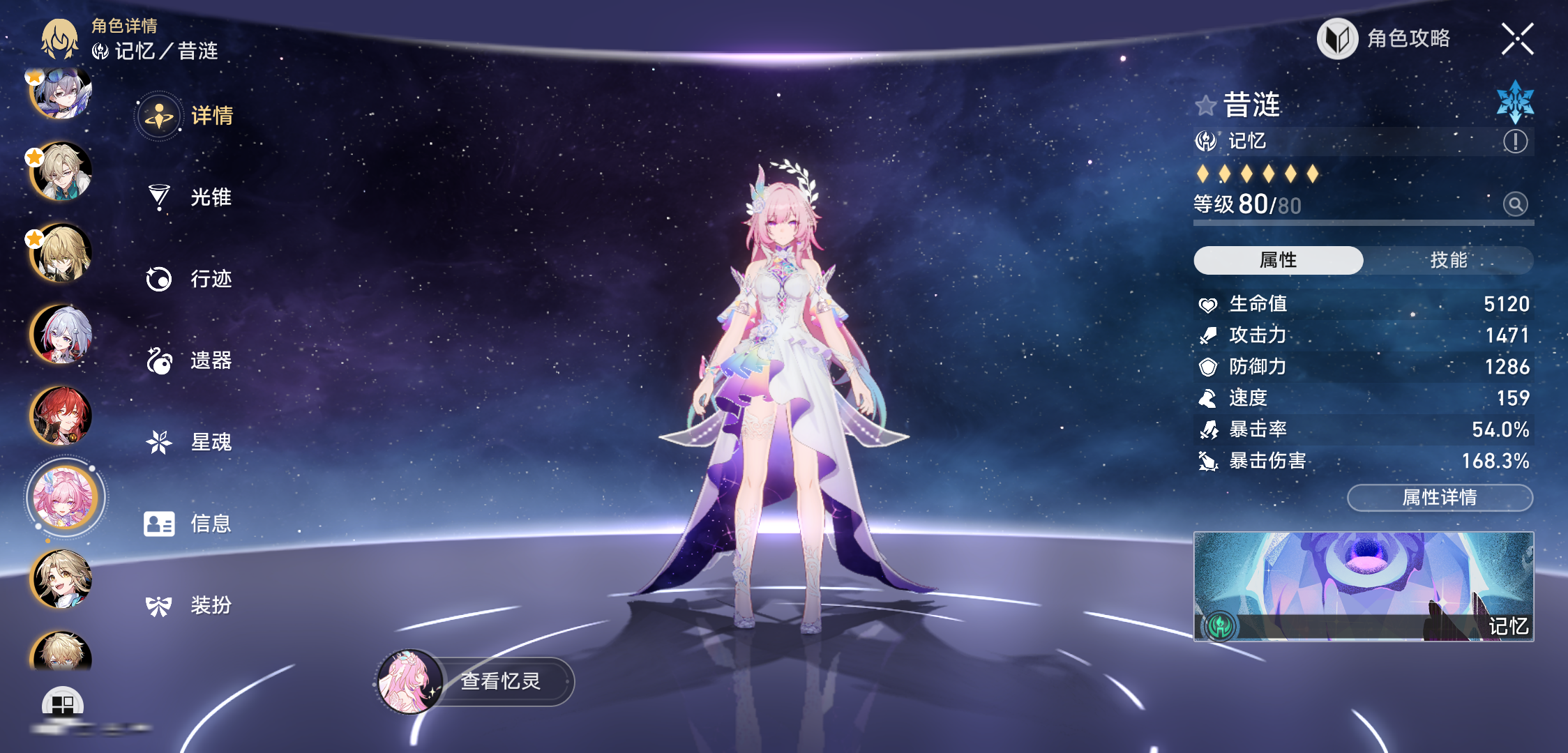The width and height of the screenshot is (1568, 753).
Task: Open the grid icon below the portraits
Action: pyautogui.click(x=63, y=704)
